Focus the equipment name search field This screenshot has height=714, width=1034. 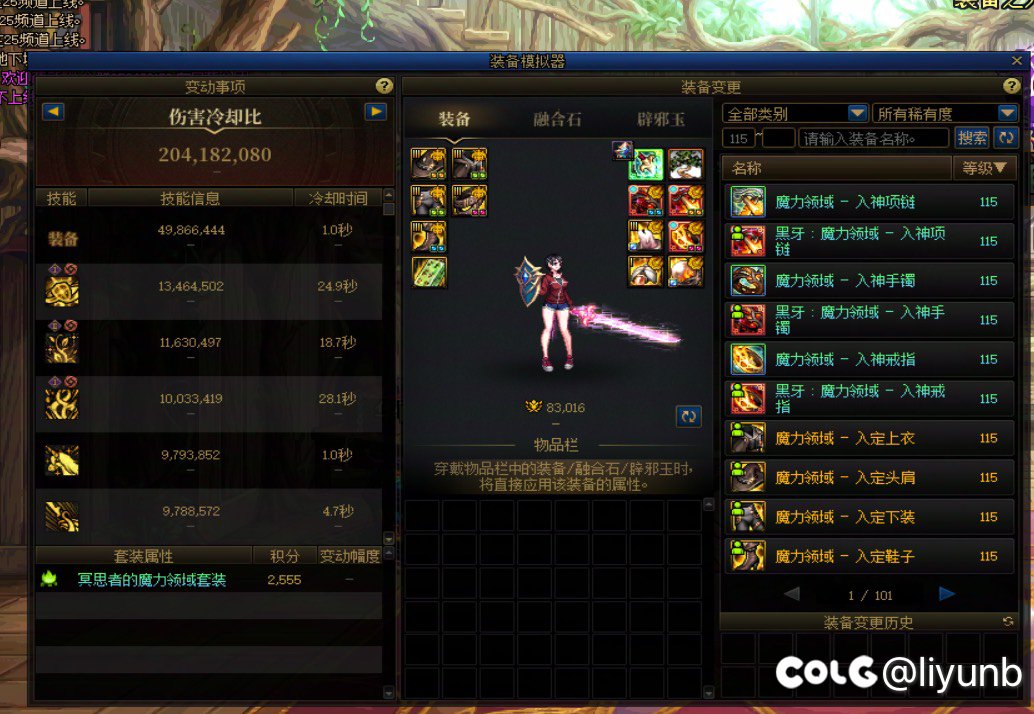[874, 138]
